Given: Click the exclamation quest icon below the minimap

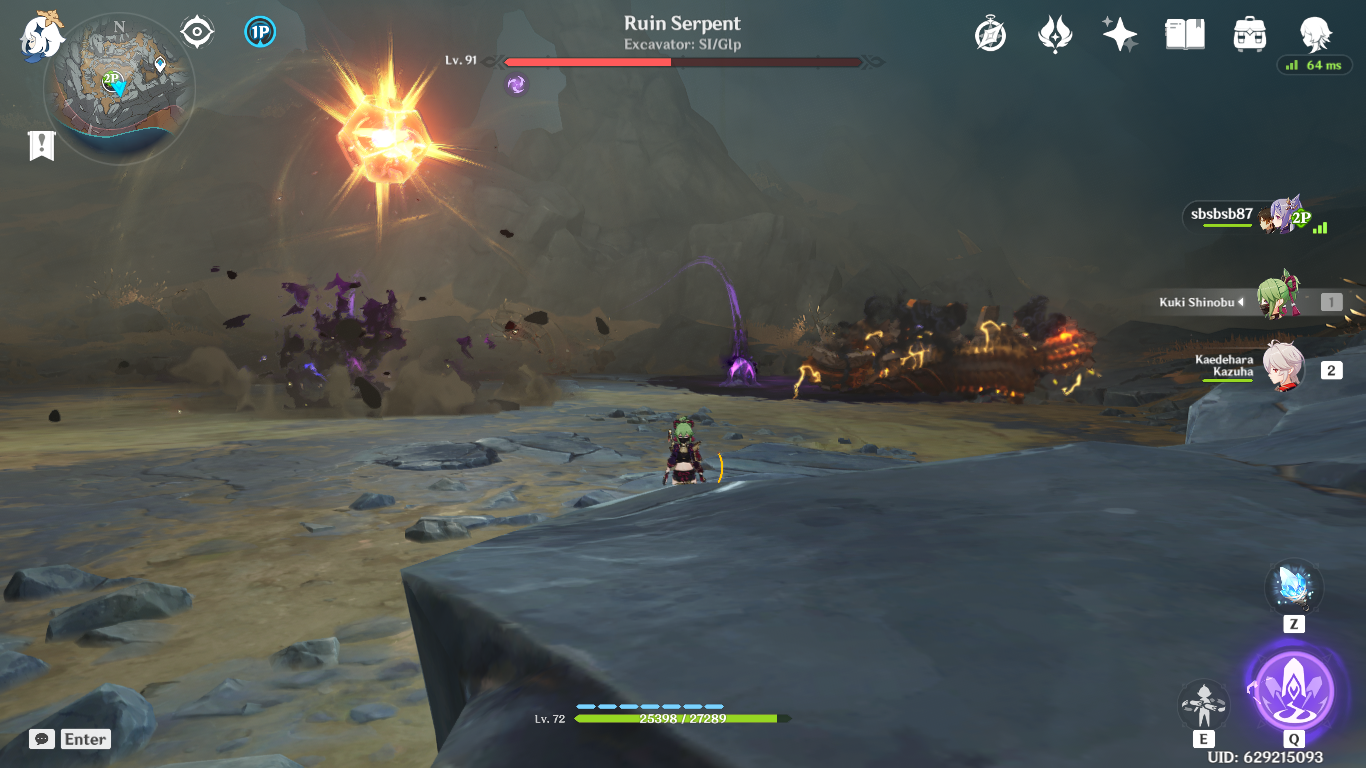Looking at the screenshot, I should pyautogui.click(x=40, y=145).
